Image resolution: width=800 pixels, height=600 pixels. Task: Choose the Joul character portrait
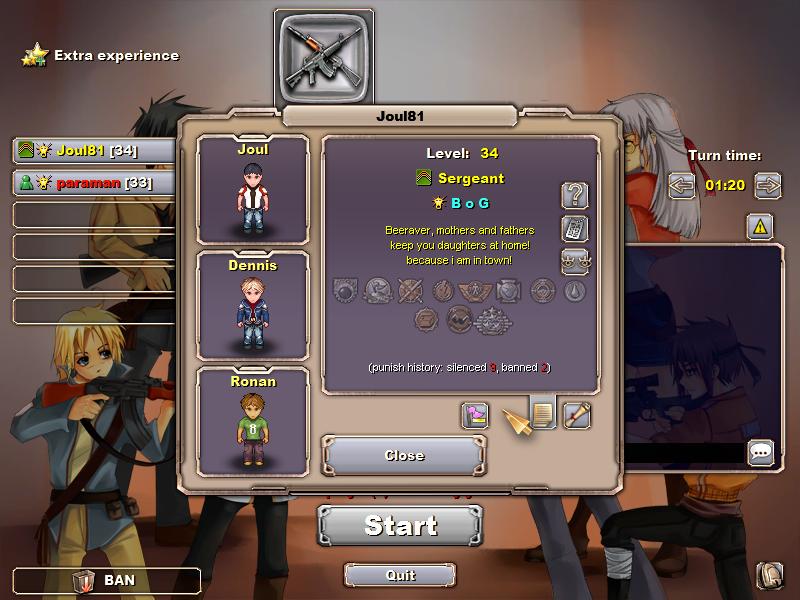pyautogui.click(x=253, y=190)
